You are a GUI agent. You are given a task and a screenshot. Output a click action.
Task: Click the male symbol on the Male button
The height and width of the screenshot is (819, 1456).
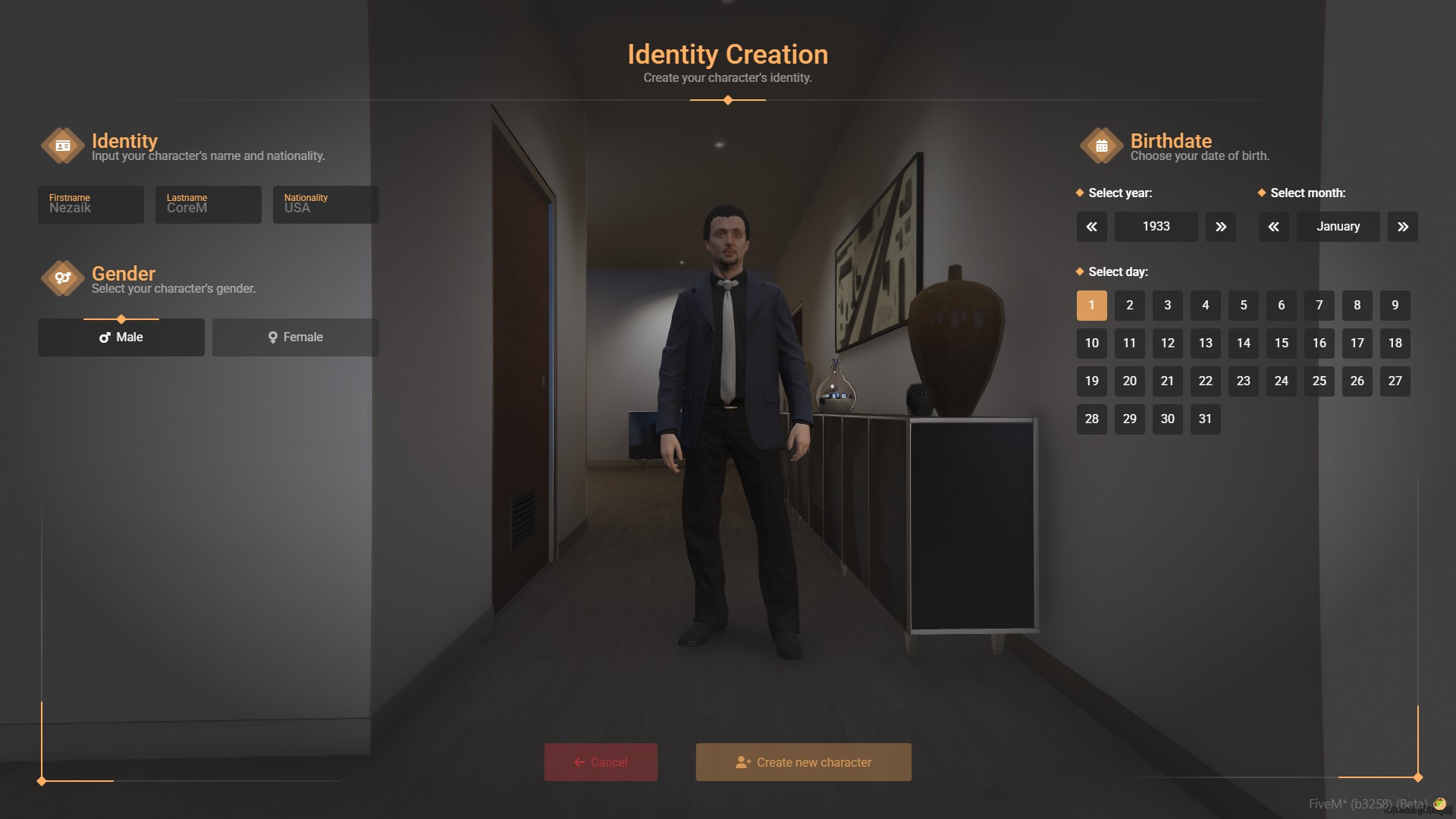(x=104, y=337)
